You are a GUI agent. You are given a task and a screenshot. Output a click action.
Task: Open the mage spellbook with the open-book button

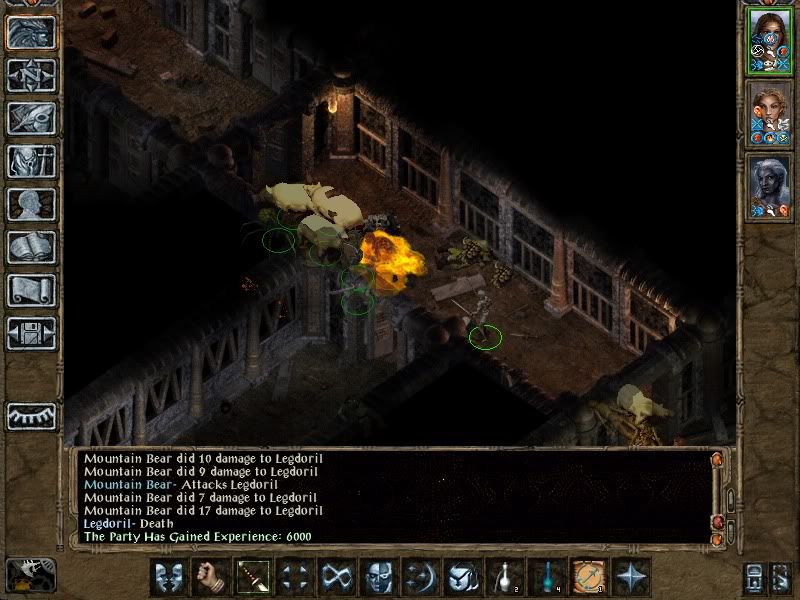coord(32,247)
